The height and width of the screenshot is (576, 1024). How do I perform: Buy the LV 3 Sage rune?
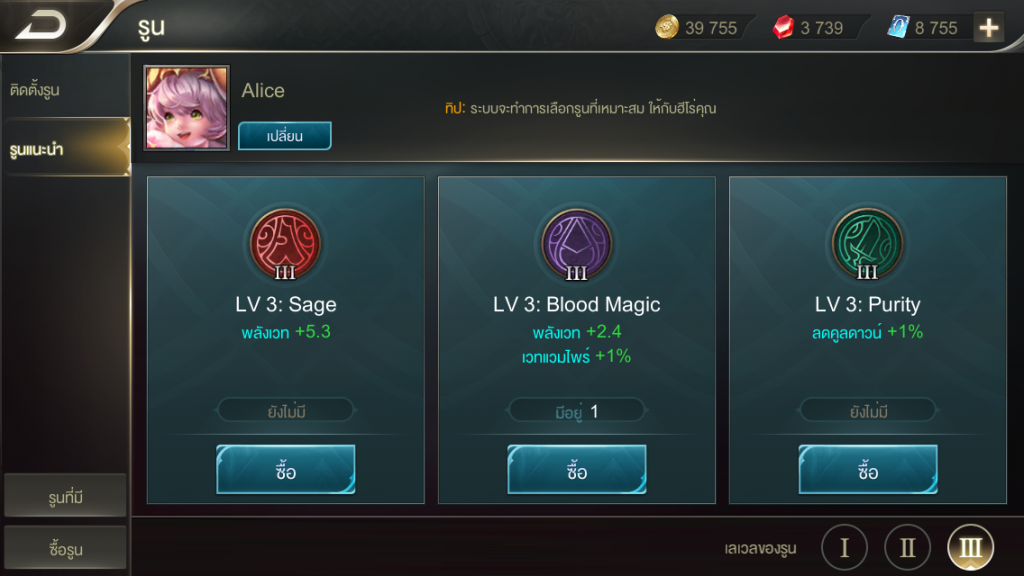point(285,470)
